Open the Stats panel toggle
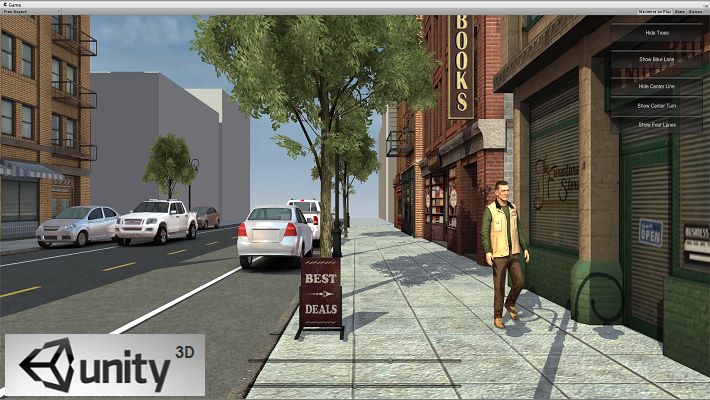The height and width of the screenshot is (400, 710). point(680,11)
